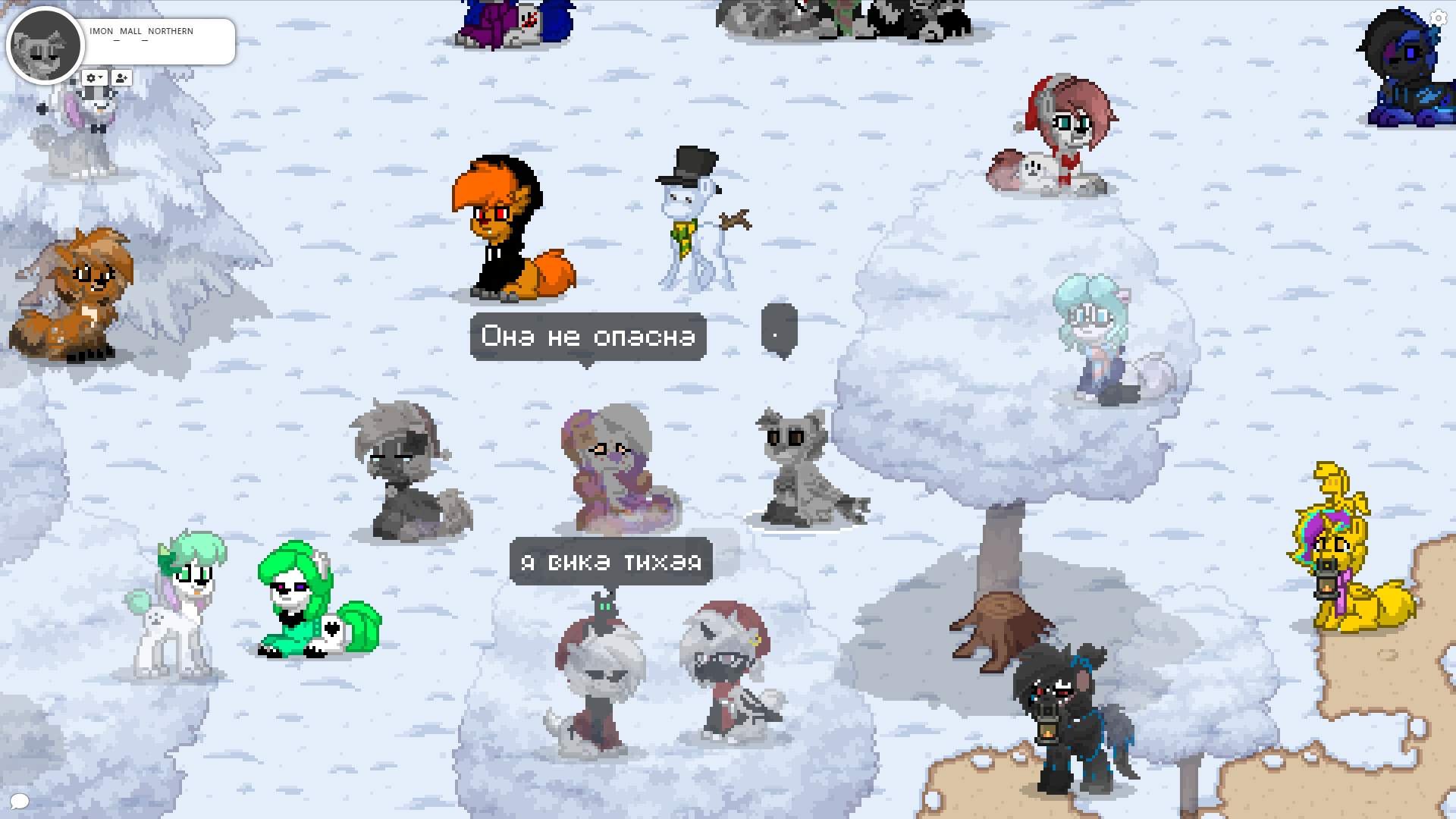Click the IMON_MALL_NORTHERN name panel
The image size is (1456, 819).
(x=159, y=42)
